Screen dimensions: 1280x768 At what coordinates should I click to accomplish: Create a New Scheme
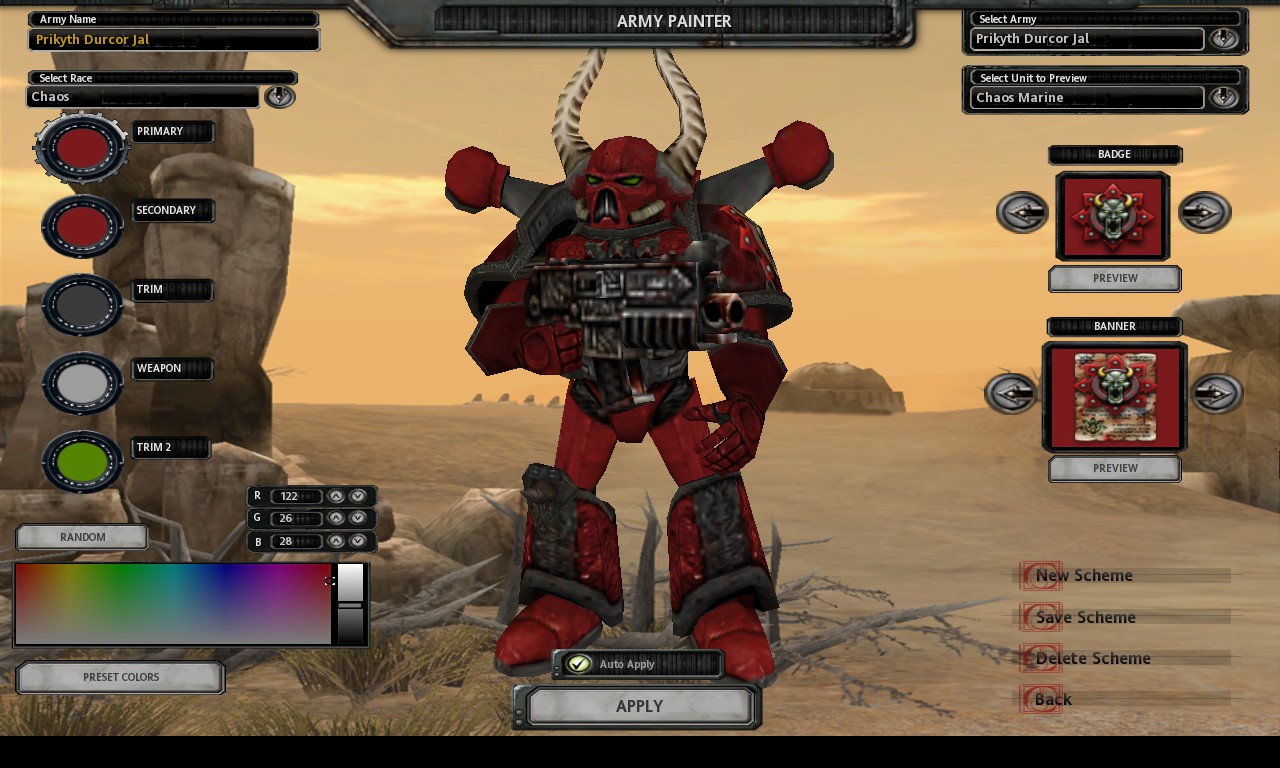point(1084,575)
